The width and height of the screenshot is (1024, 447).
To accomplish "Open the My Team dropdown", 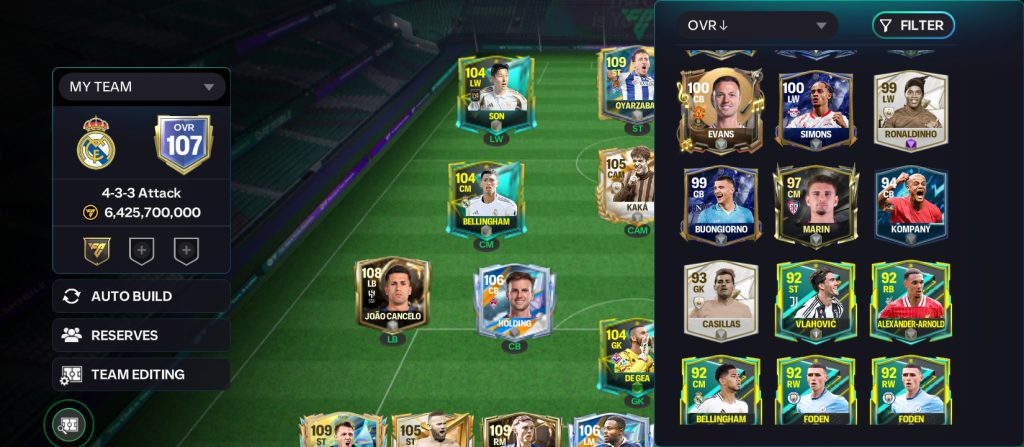I will (x=141, y=87).
